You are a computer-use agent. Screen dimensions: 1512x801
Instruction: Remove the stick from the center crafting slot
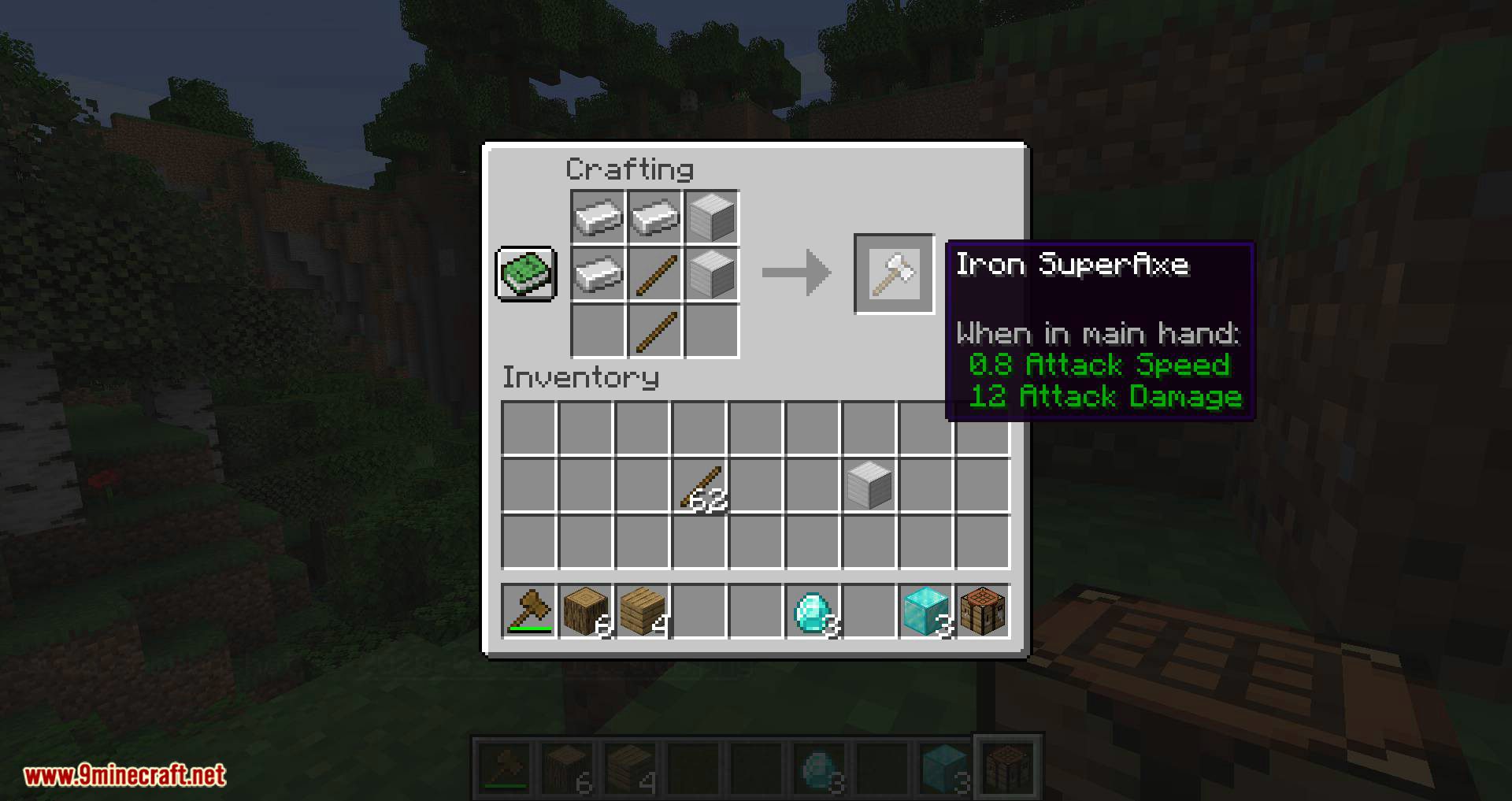point(653,275)
